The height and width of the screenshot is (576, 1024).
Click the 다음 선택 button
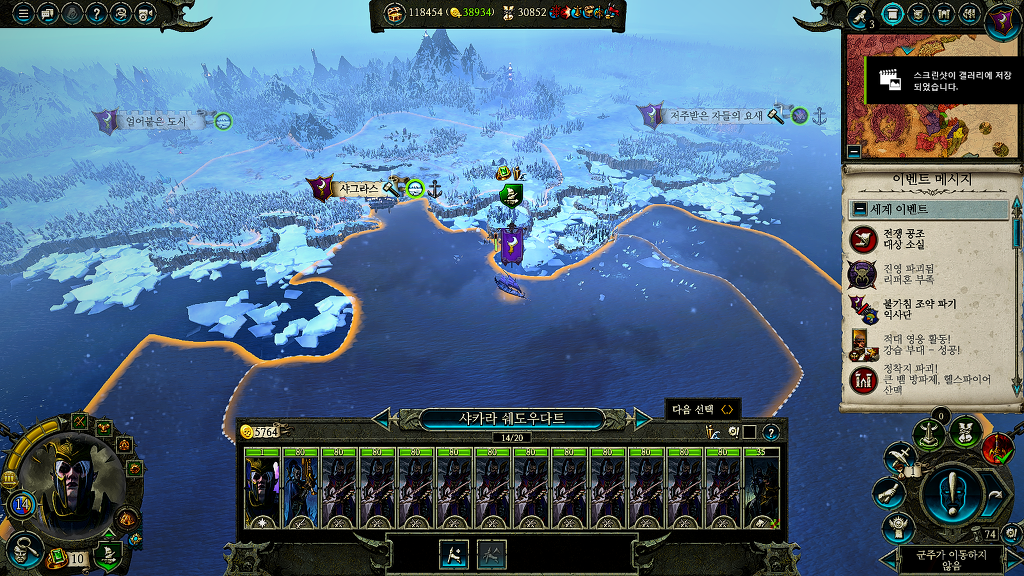pyautogui.click(x=704, y=409)
